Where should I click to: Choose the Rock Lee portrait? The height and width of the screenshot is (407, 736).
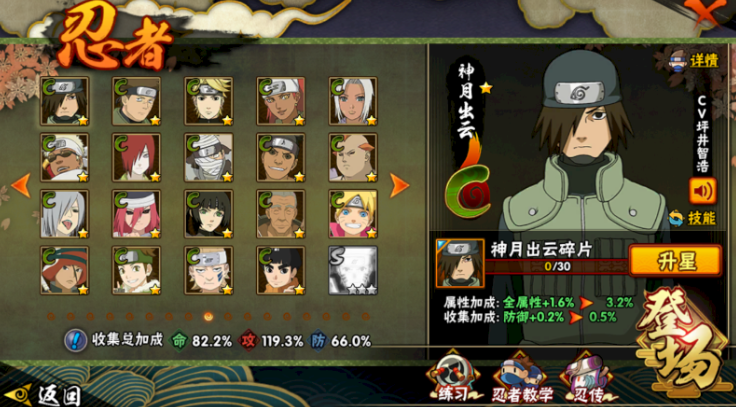click(x=281, y=270)
